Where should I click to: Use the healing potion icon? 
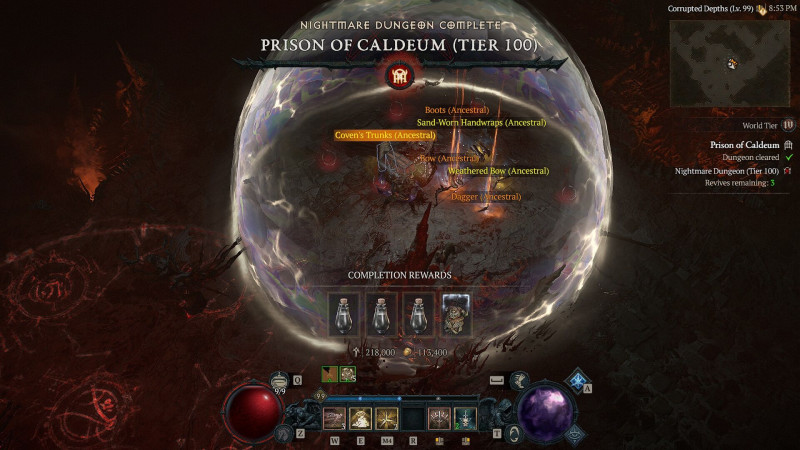(x=280, y=381)
